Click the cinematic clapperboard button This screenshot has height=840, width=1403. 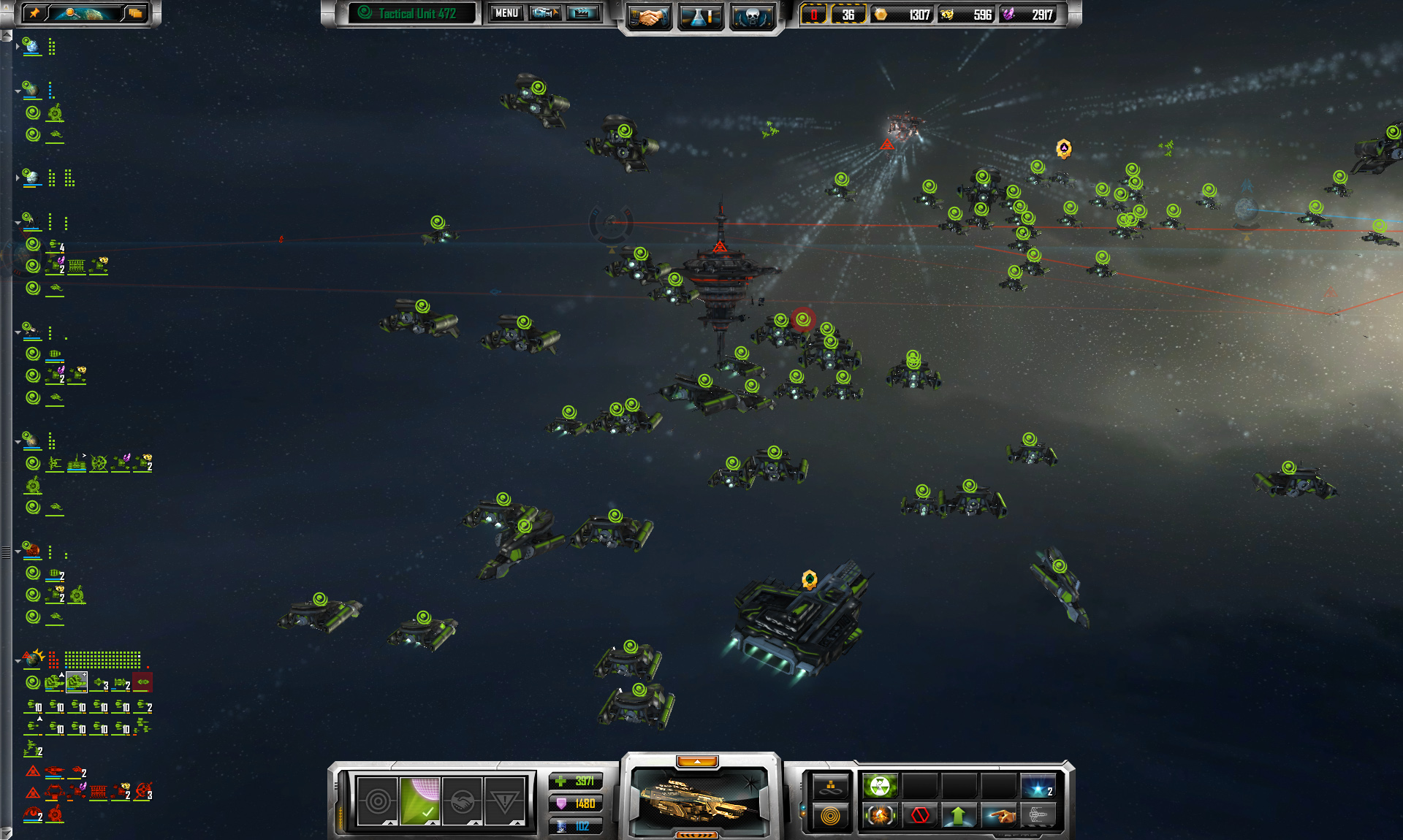583,13
